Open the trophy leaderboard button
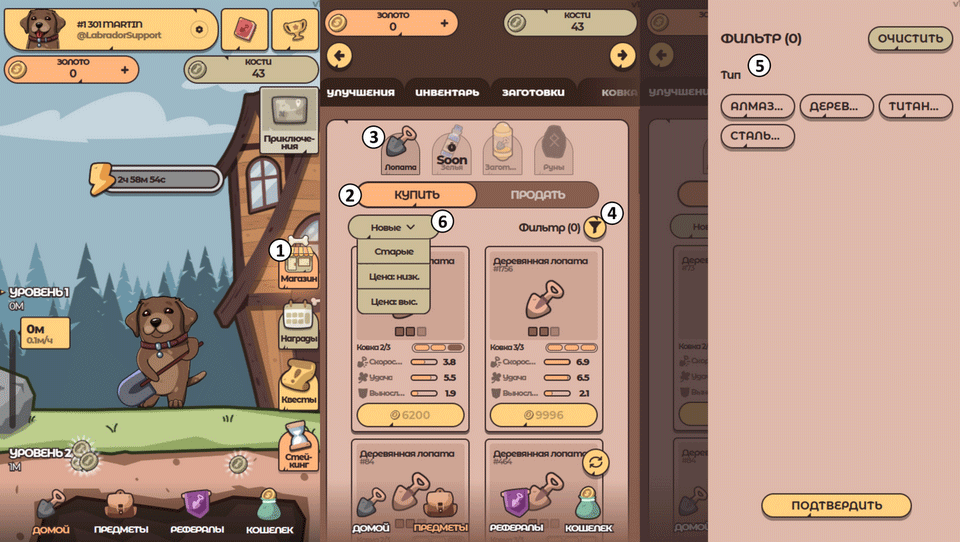This screenshot has height=542, width=960. 294,29
